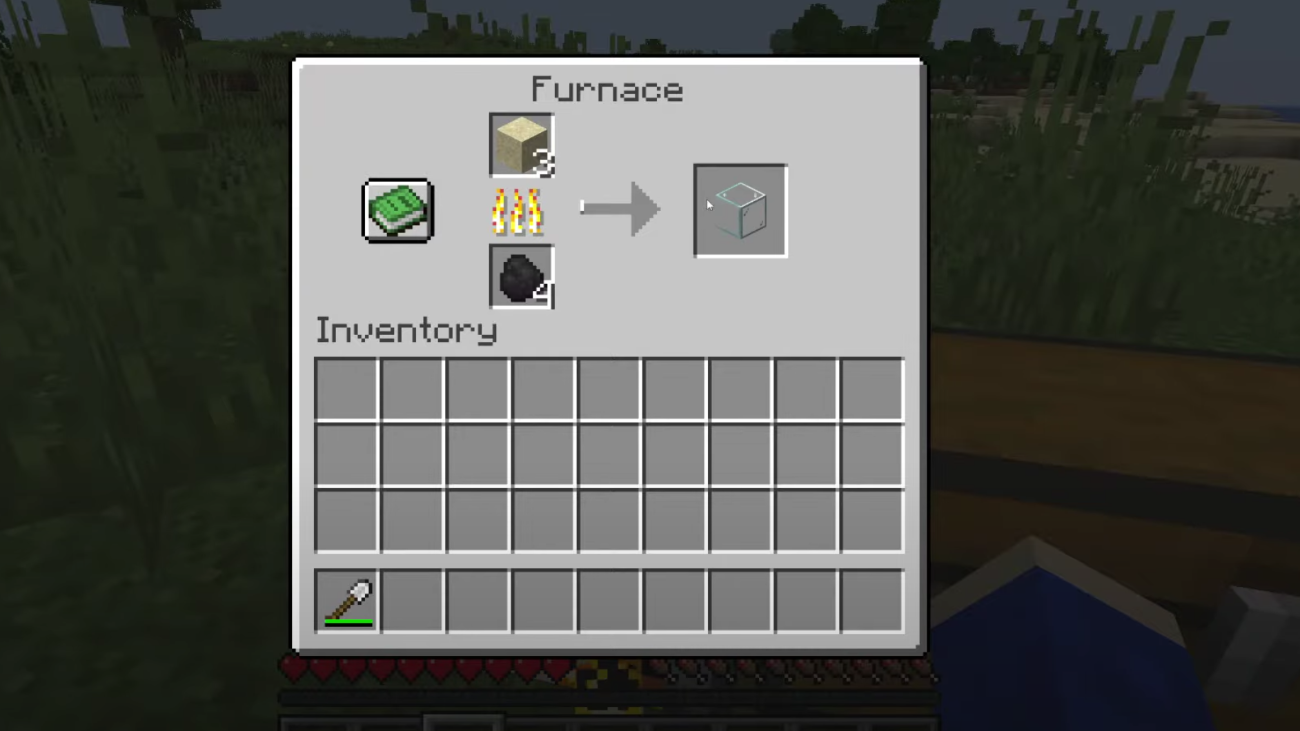Collect the glass from the output slot
Viewport: 1300px width, 731px height.
tap(739, 210)
